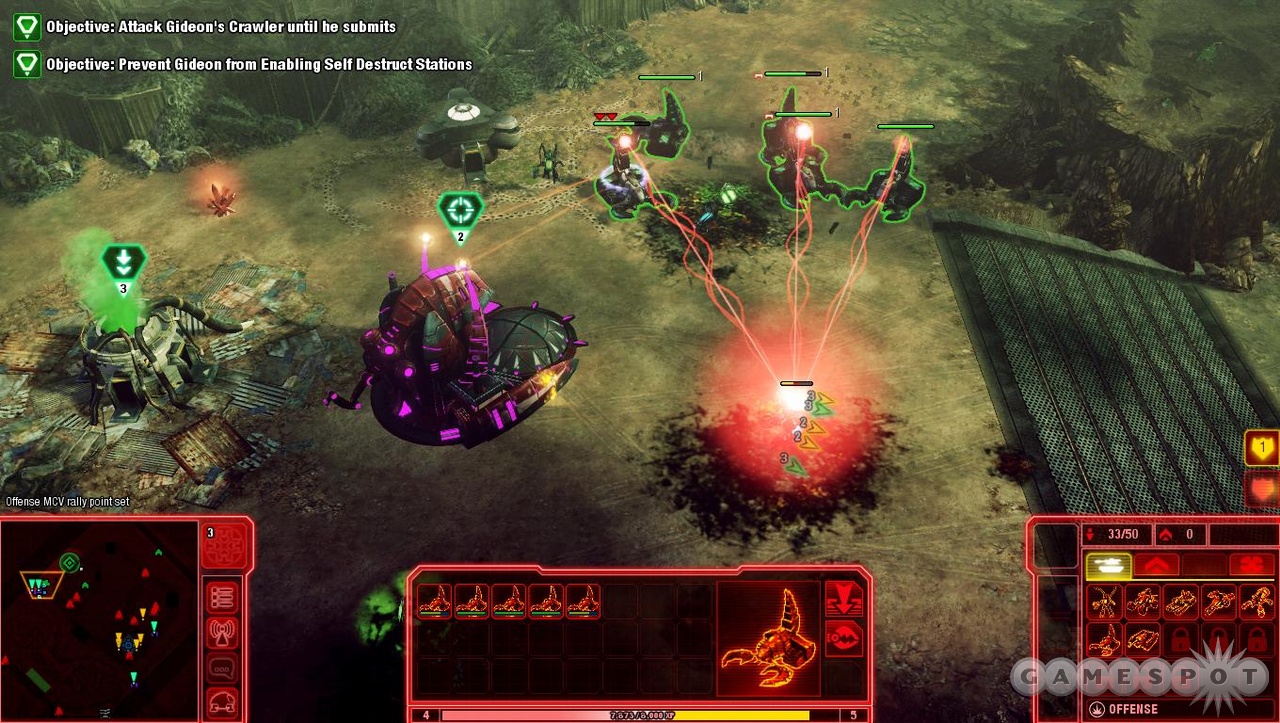1280x723 pixels.
Task: Click the large scorpion unit portrait
Action: pos(768,637)
